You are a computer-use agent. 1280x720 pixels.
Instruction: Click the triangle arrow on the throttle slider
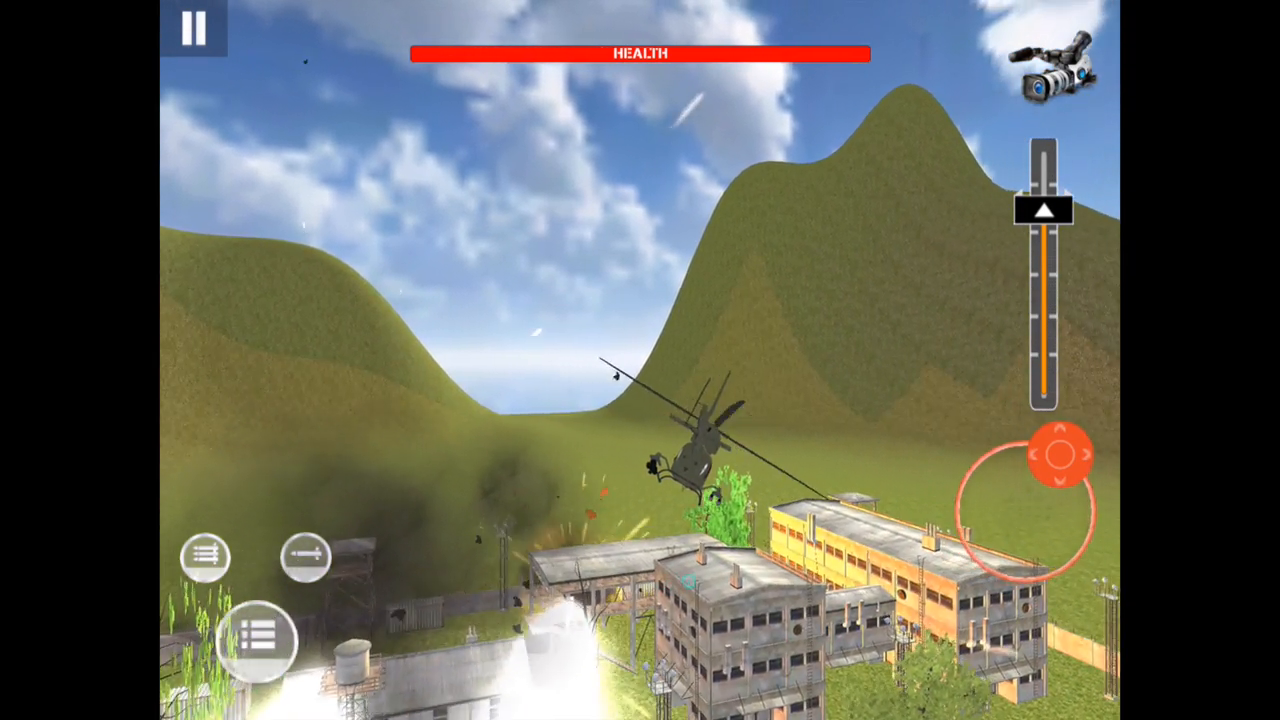(x=1043, y=210)
